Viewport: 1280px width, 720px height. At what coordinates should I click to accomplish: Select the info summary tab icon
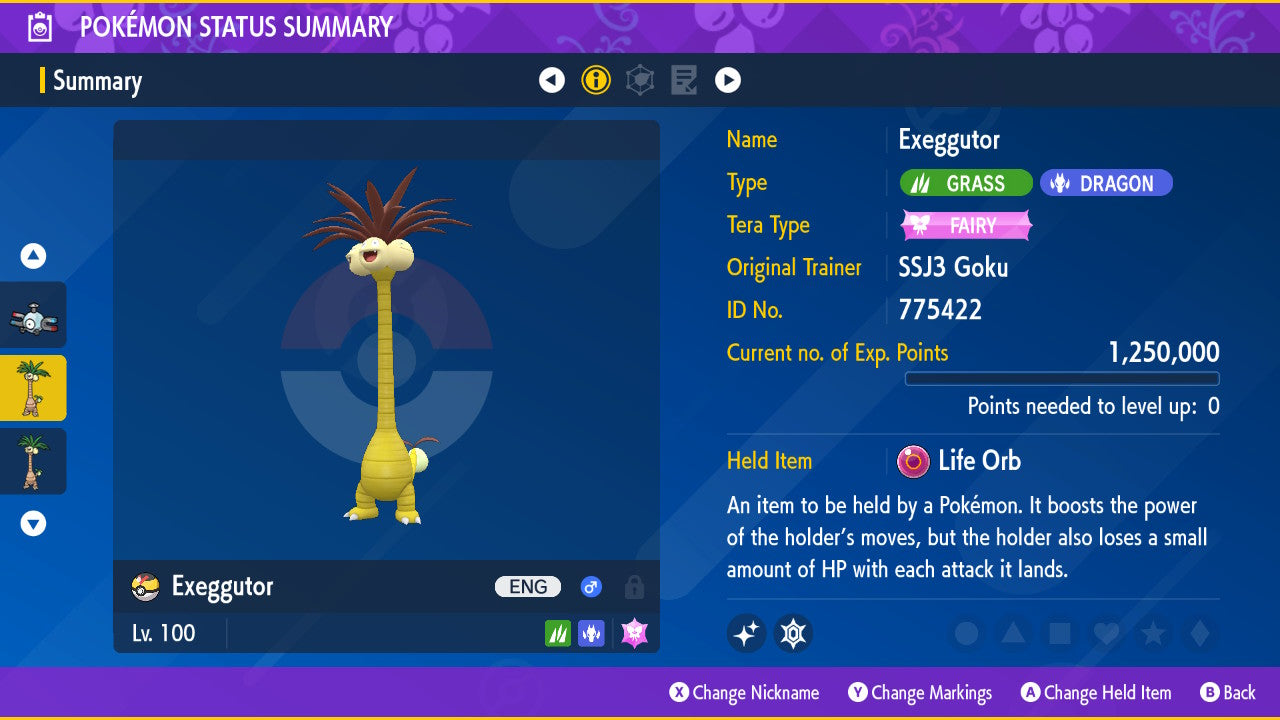coord(596,80)
